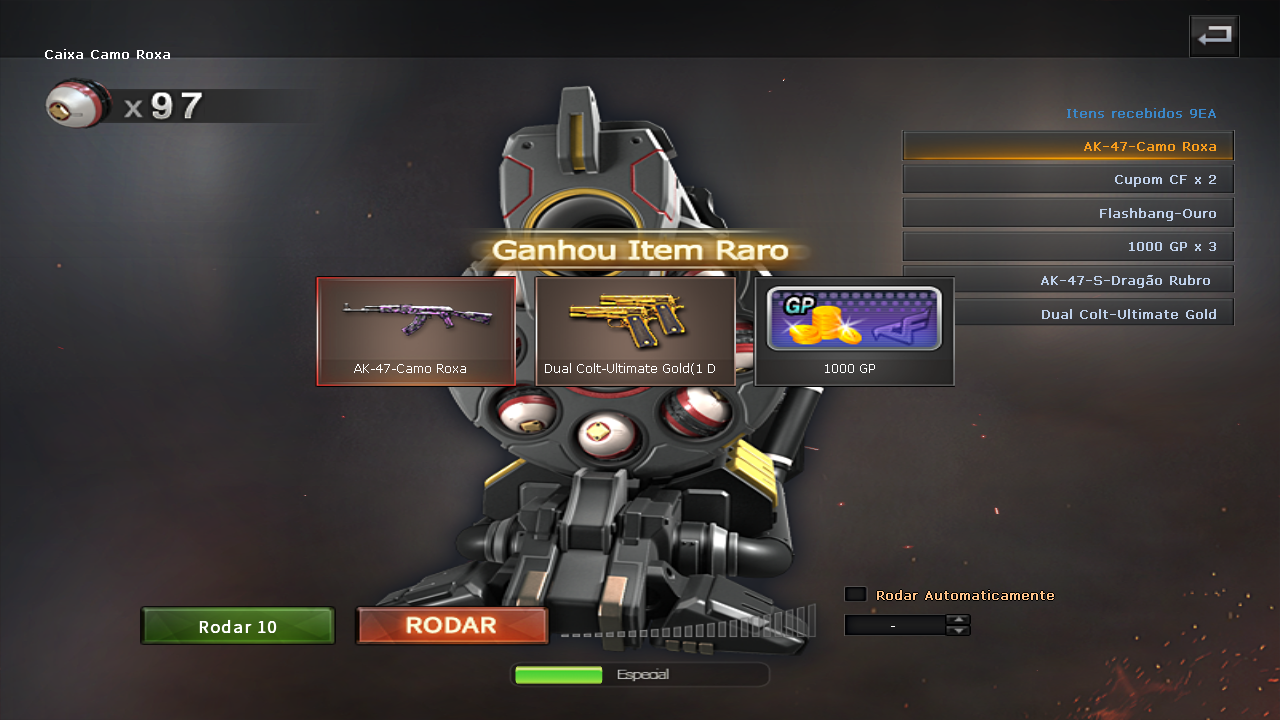
Task: Choose Flashbang-Ouro in received items list
Action: [x=1068, y=213]
